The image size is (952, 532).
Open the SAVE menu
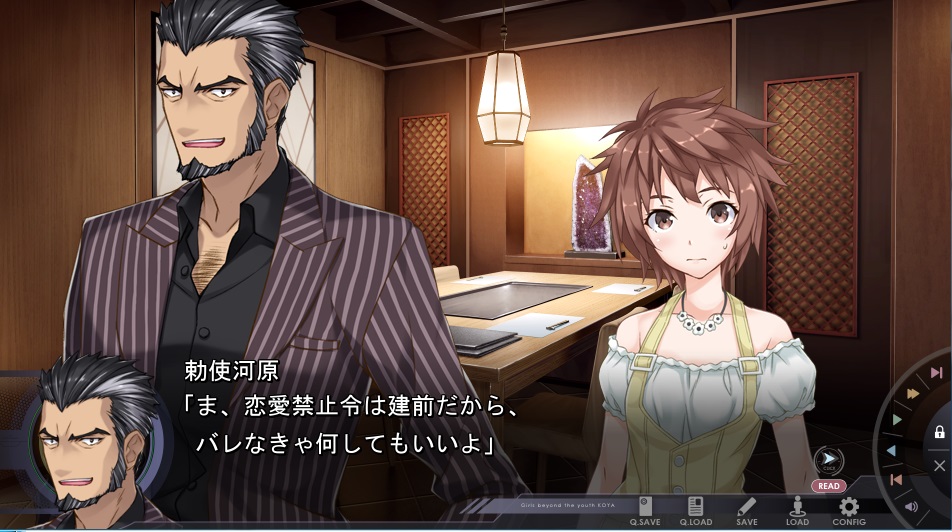point(747,510)
